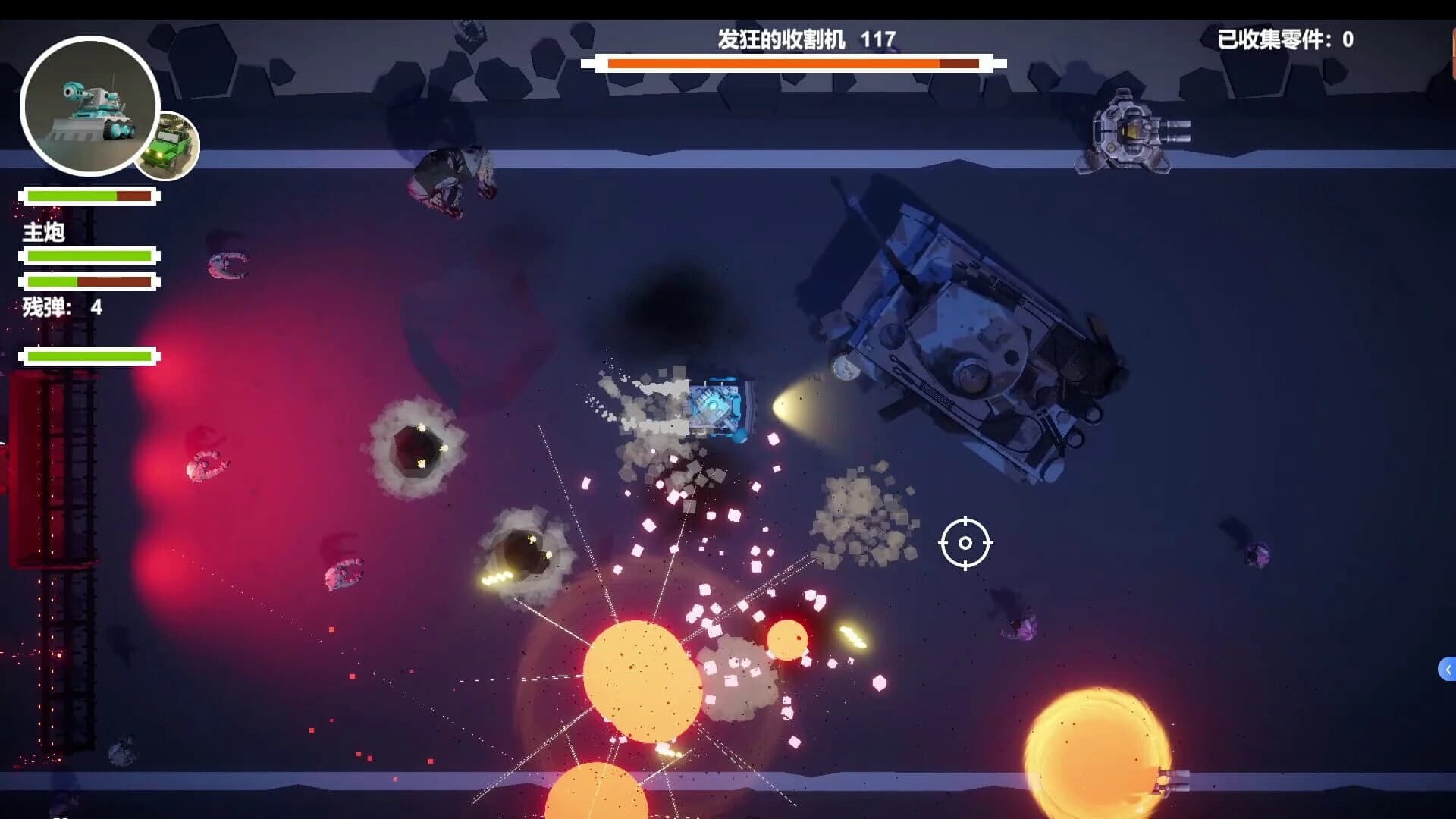This screenshot has width=1456, height=819.
Task: Click the green health bar under the portraits
Action: [91, 196]
